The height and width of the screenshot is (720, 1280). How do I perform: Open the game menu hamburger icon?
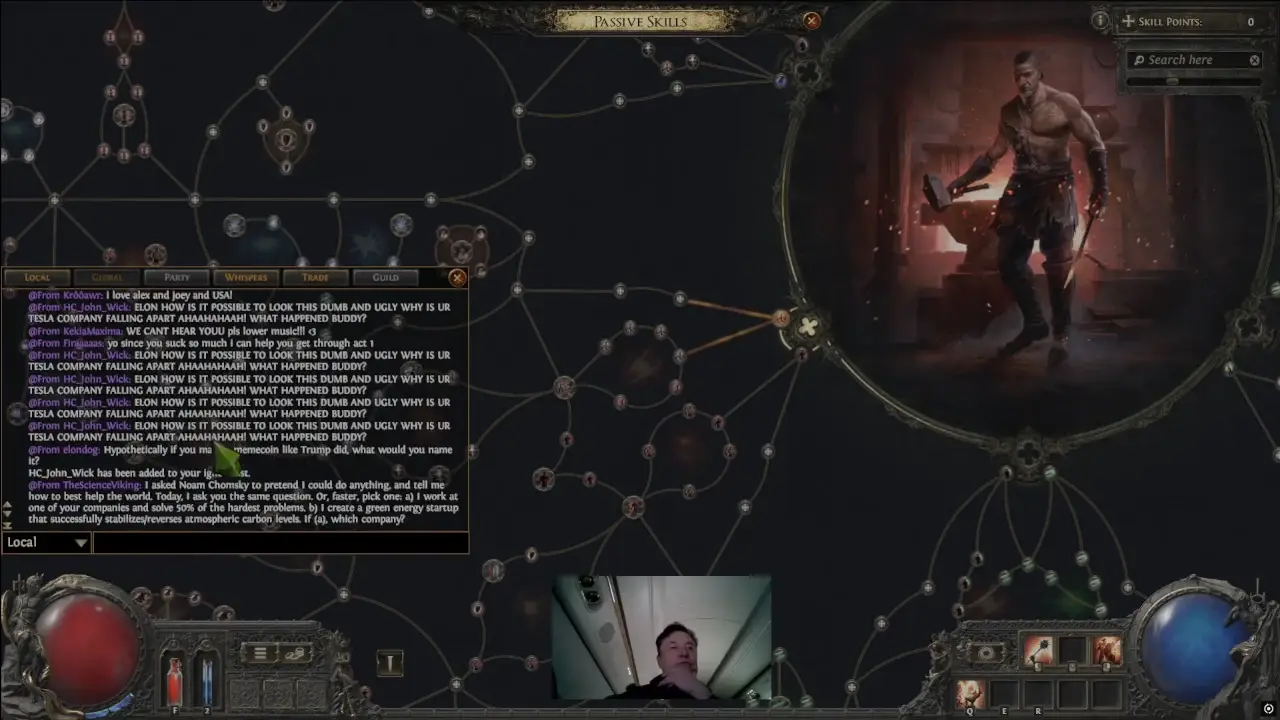click(261, 653)
